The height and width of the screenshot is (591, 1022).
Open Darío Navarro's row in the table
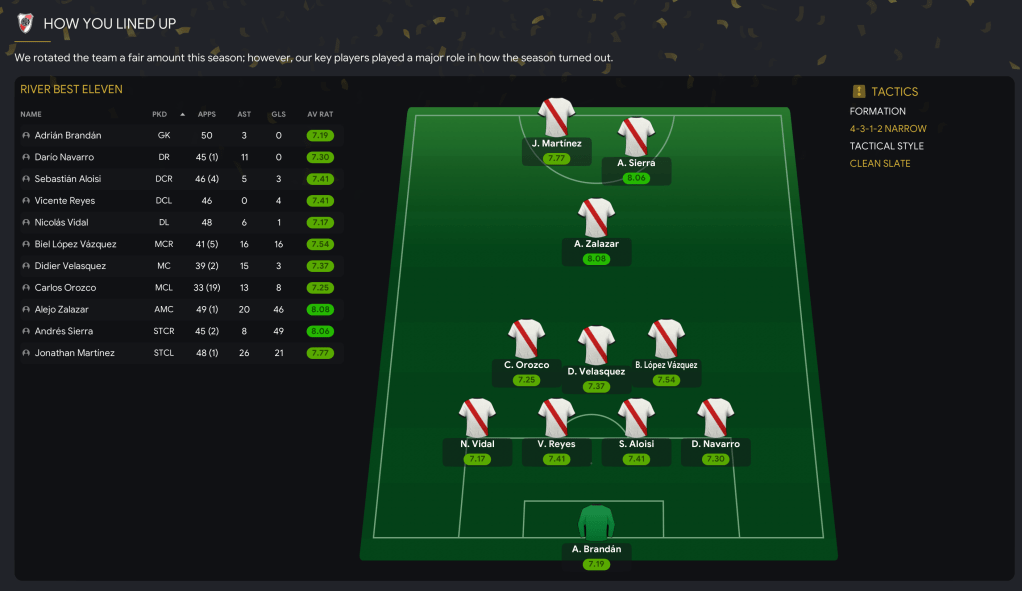pos(64,157)
